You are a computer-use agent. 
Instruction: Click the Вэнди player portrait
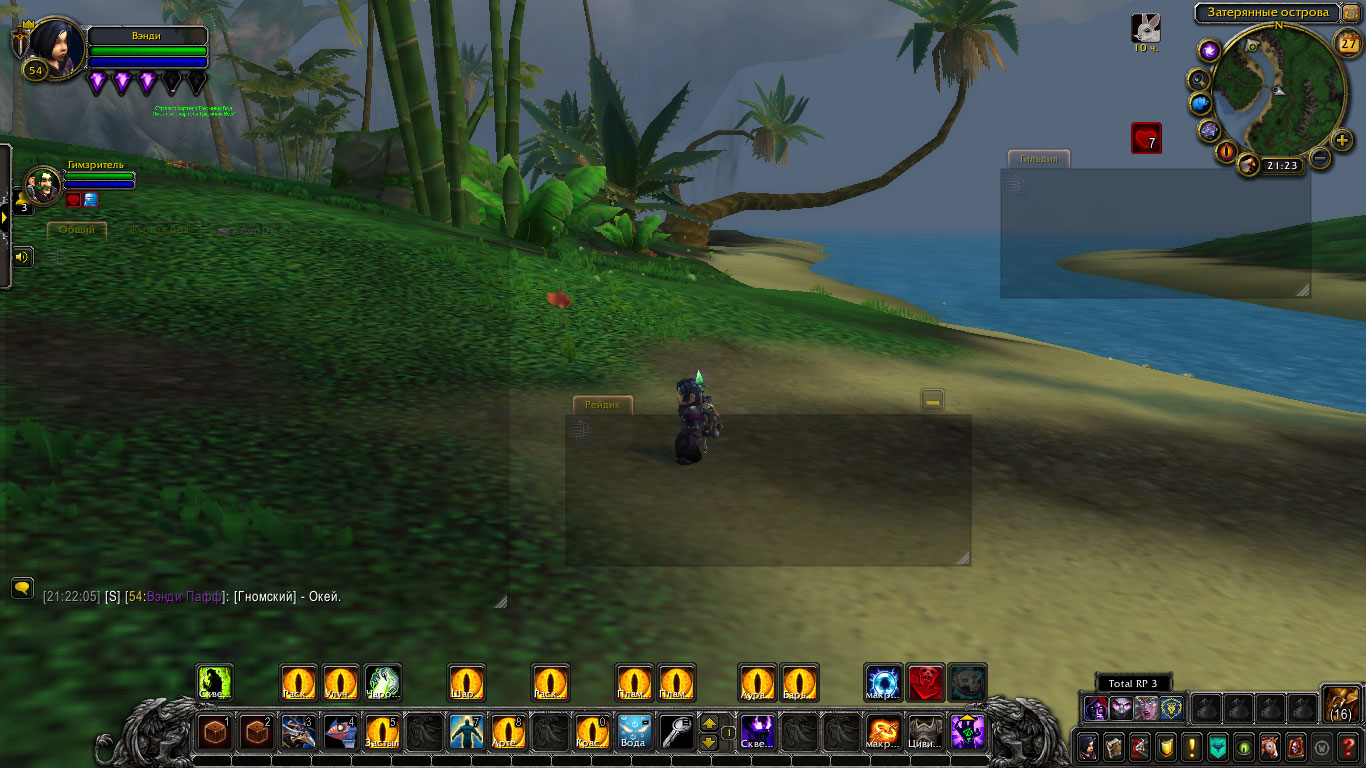coord(56,46)
